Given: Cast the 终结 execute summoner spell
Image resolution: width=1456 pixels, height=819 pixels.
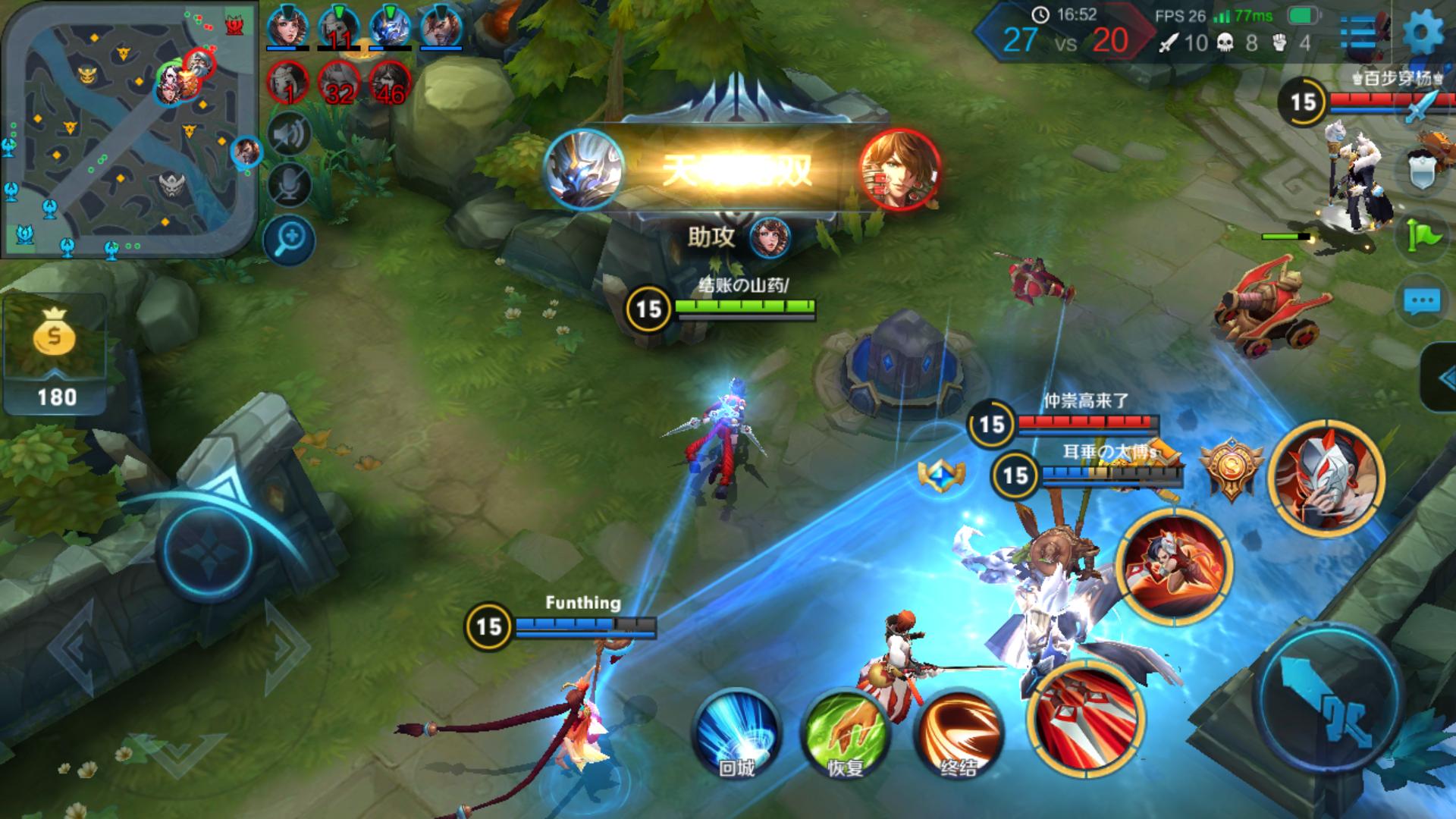Looking at the screenshot, I should [958, 732].
